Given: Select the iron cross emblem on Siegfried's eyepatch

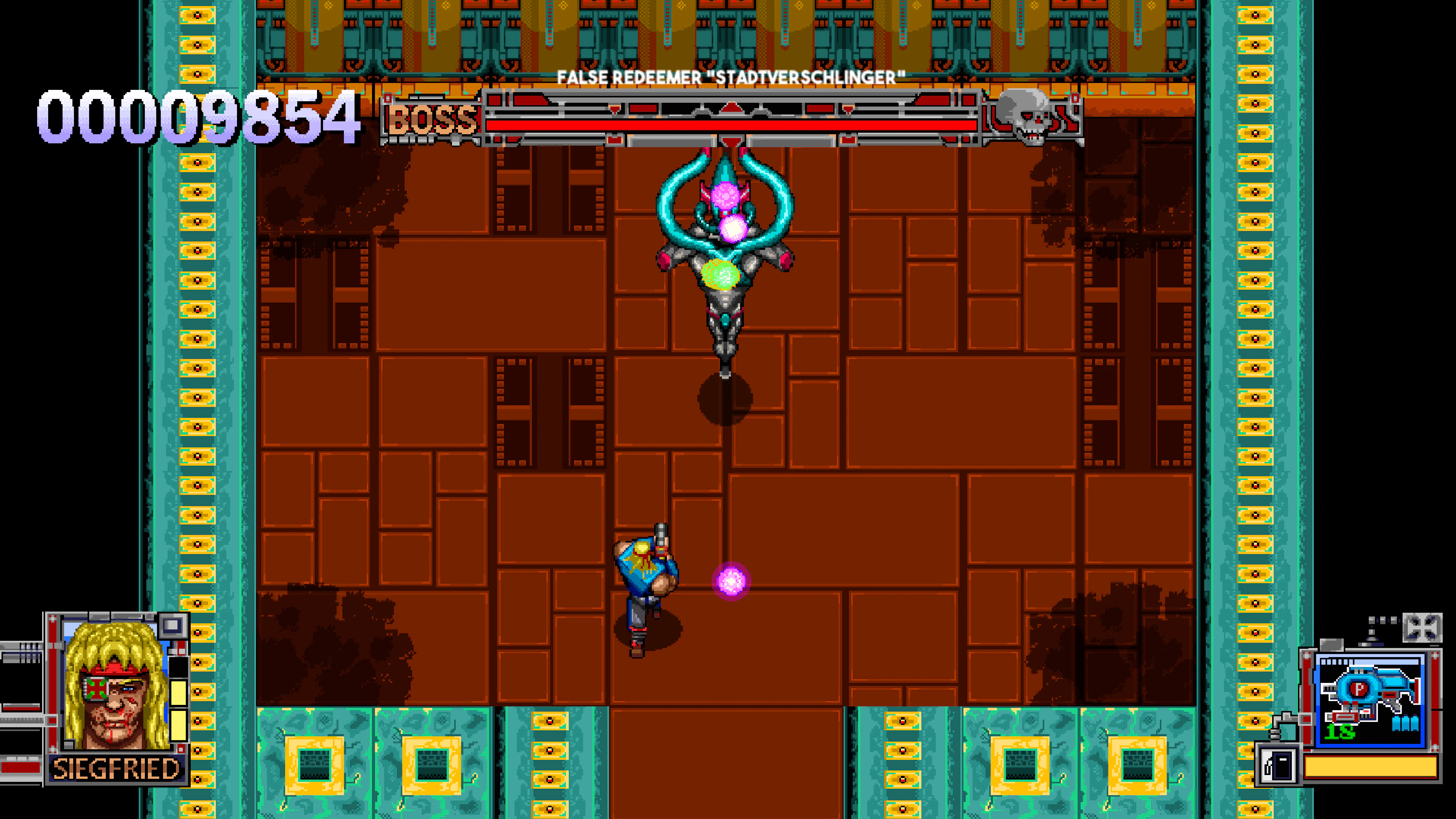Looking at the screenshot, I should 96,689.
